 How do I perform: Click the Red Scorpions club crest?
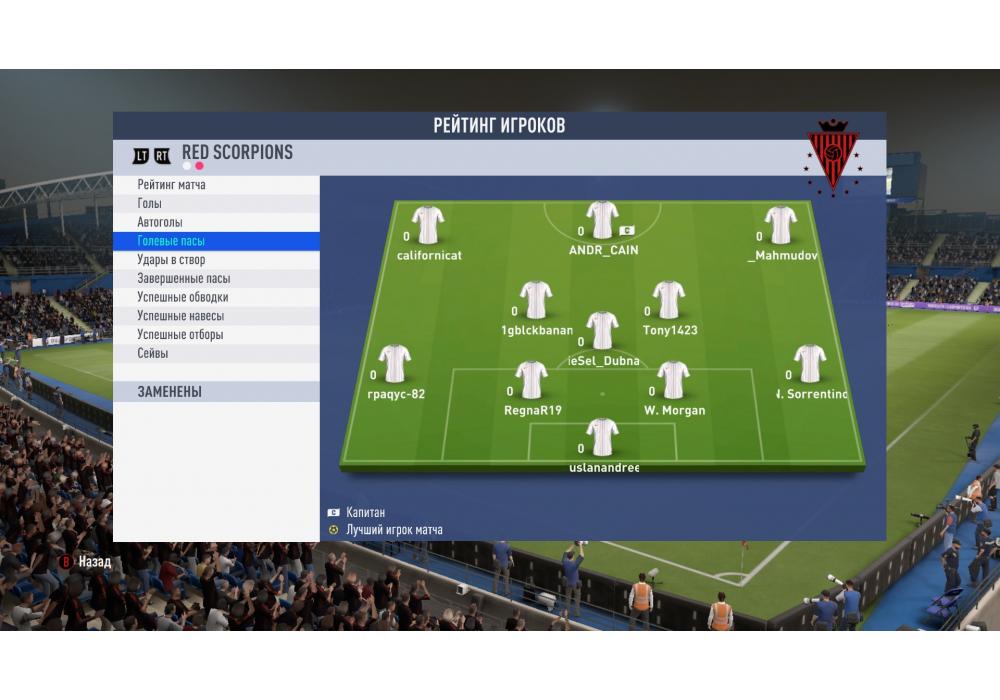[833, 157]
